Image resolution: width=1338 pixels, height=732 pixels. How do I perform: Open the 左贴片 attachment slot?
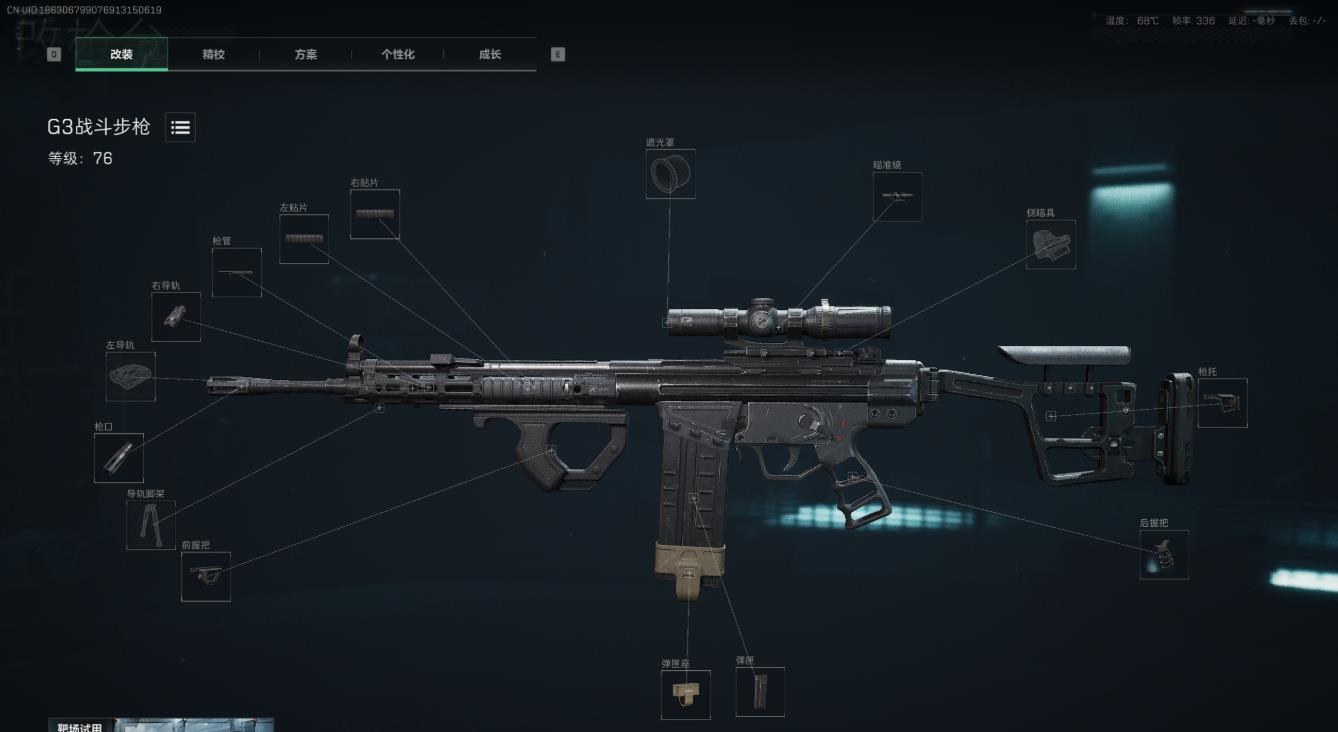304,239
